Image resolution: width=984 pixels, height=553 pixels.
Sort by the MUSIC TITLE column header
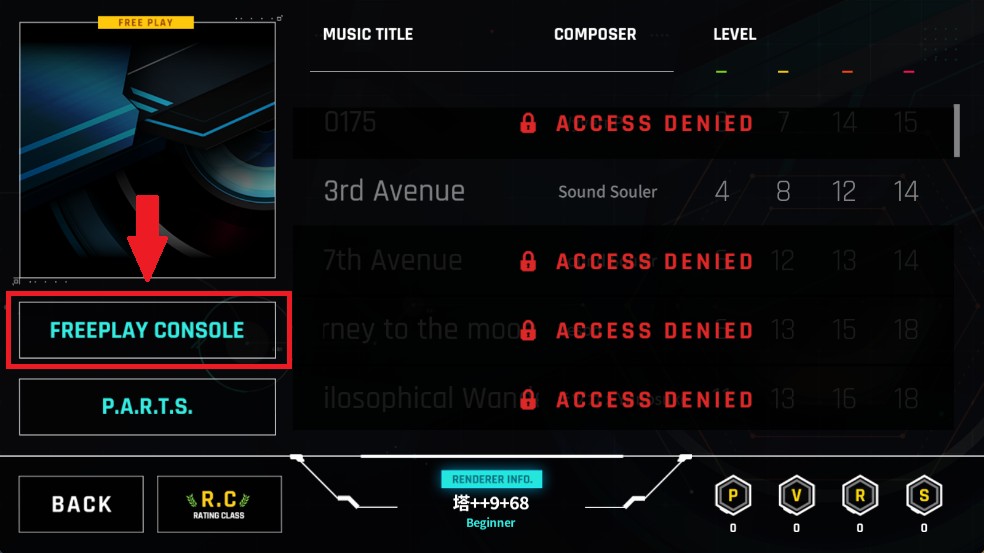(368, 34)
